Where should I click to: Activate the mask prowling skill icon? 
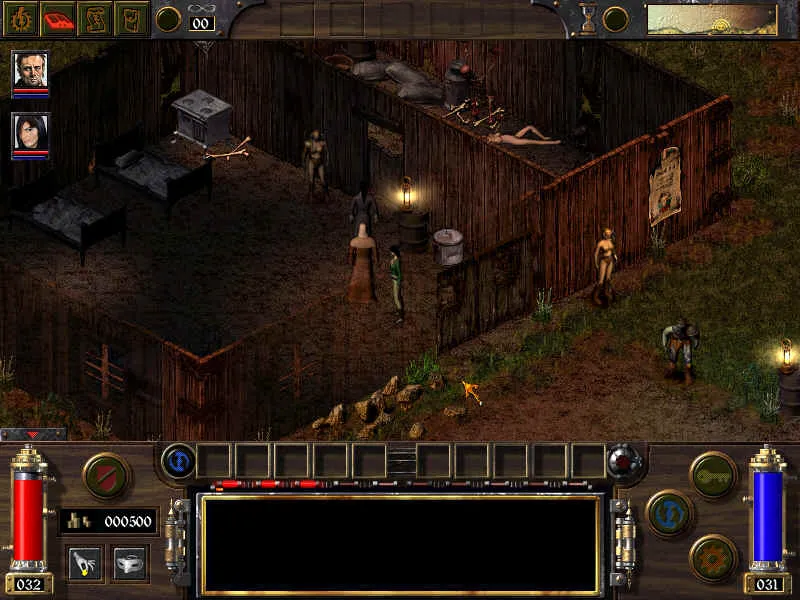[130, 562]
